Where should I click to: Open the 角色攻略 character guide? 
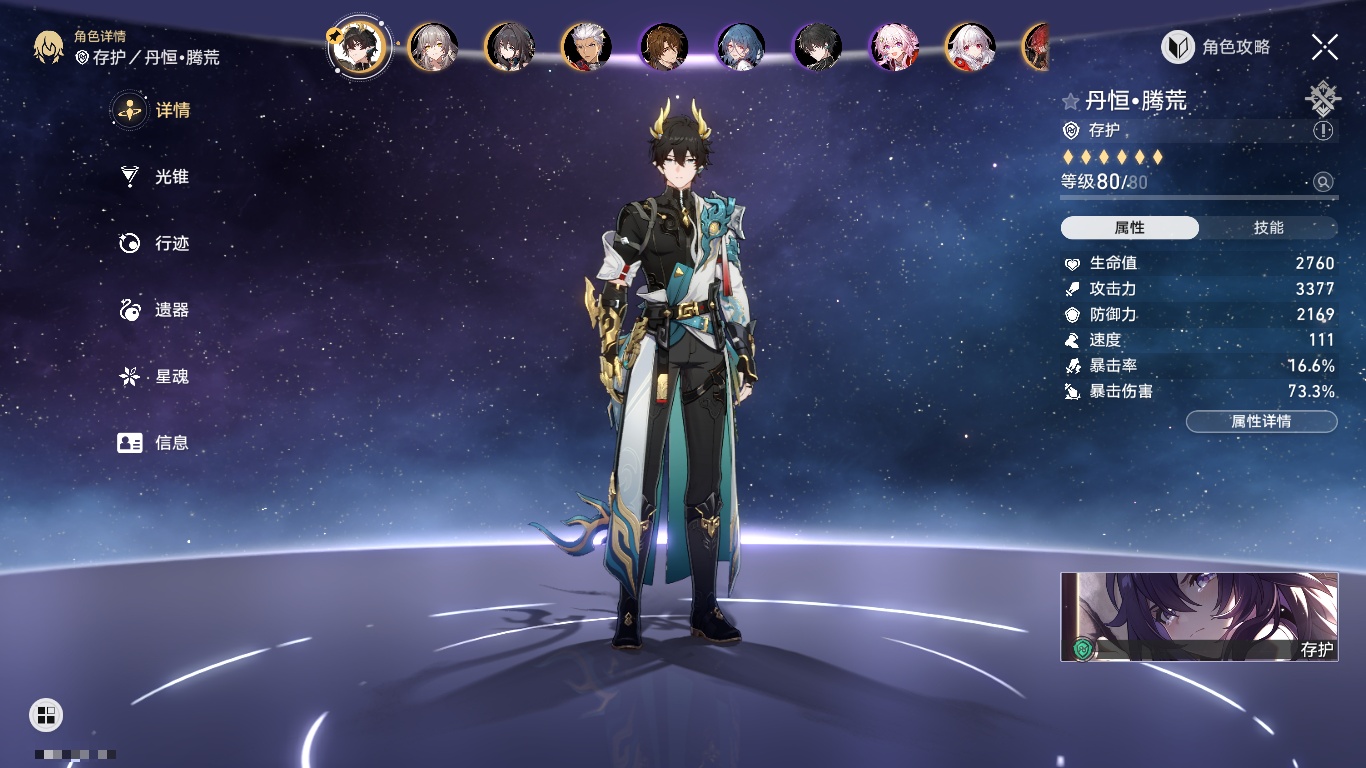click(1216, 47)
